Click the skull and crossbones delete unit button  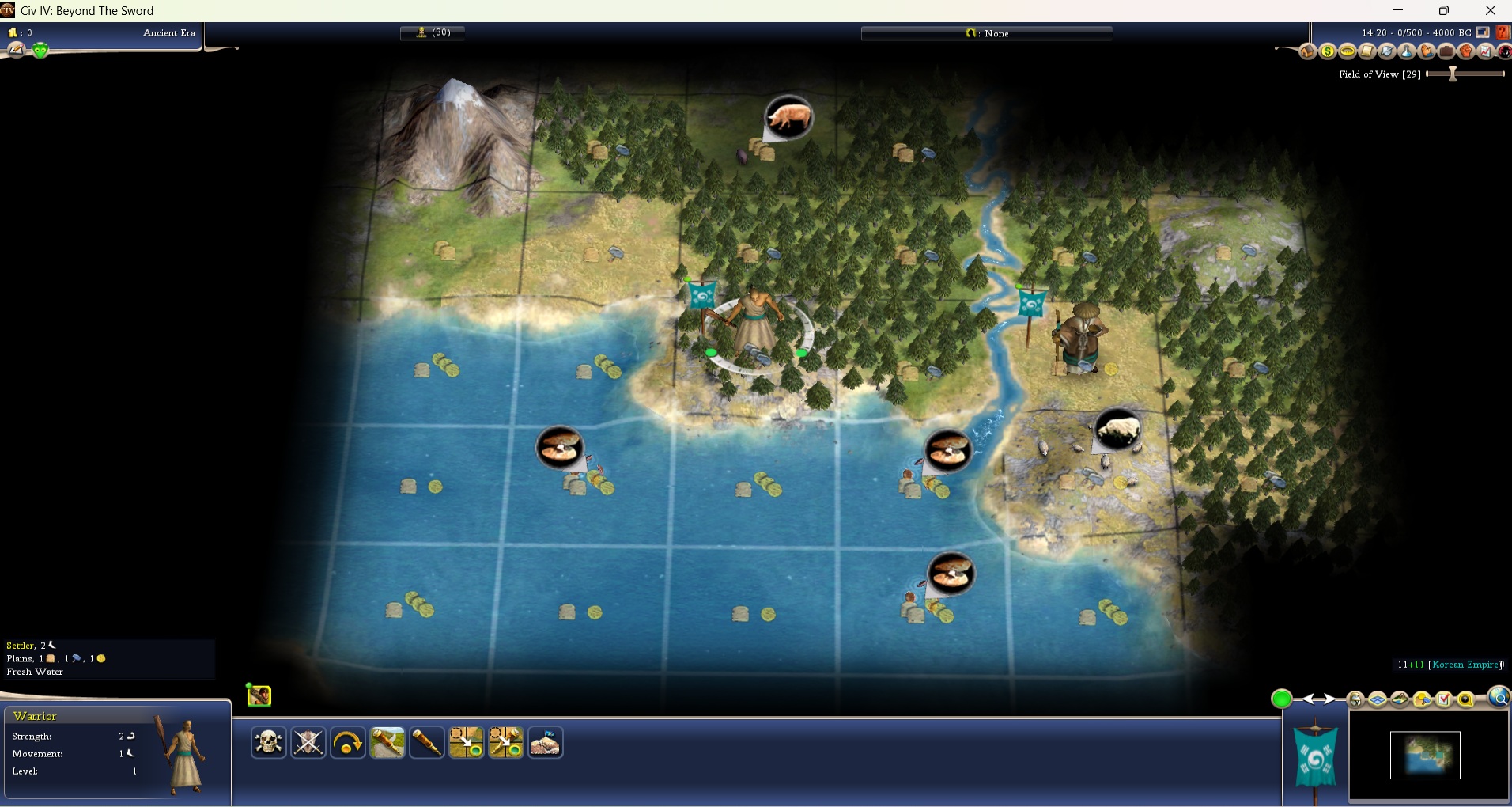coord(269,743)
